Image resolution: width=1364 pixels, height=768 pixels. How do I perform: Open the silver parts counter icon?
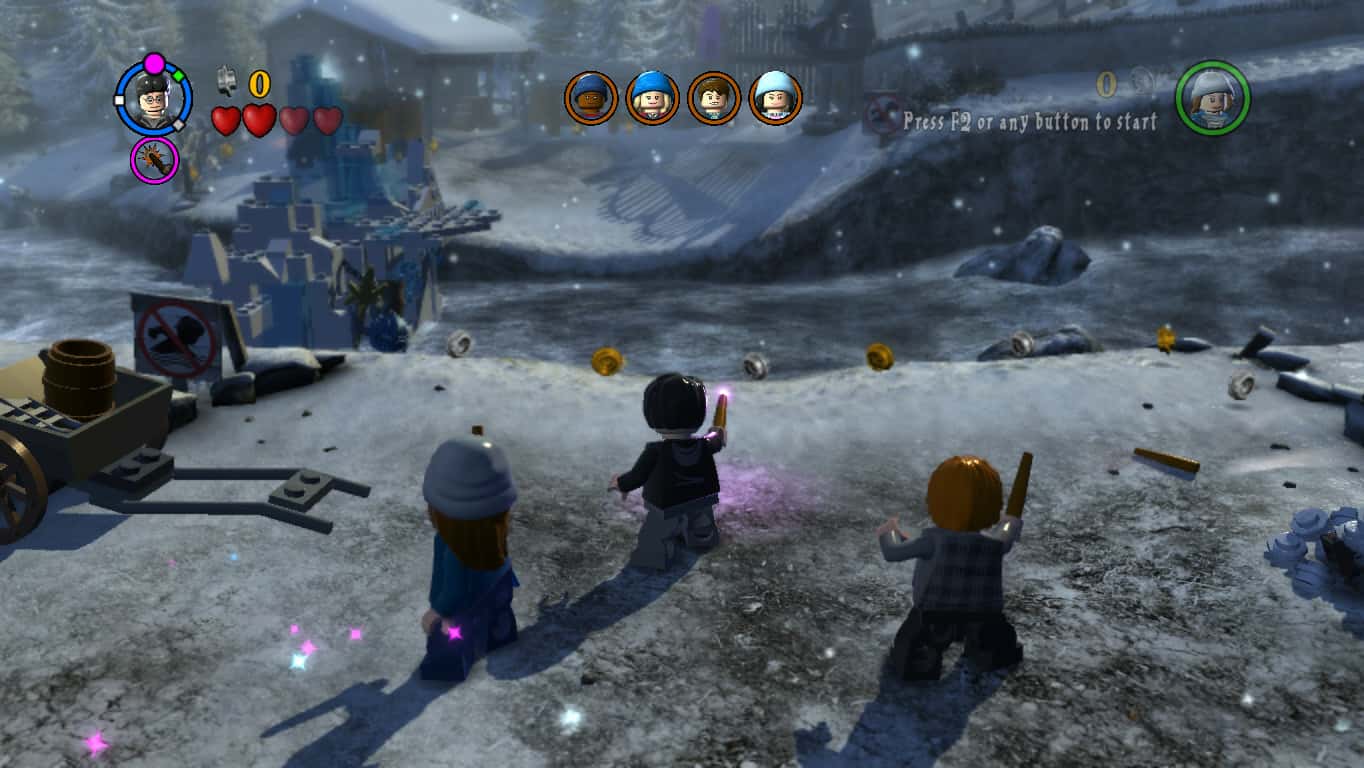[227, 83]
